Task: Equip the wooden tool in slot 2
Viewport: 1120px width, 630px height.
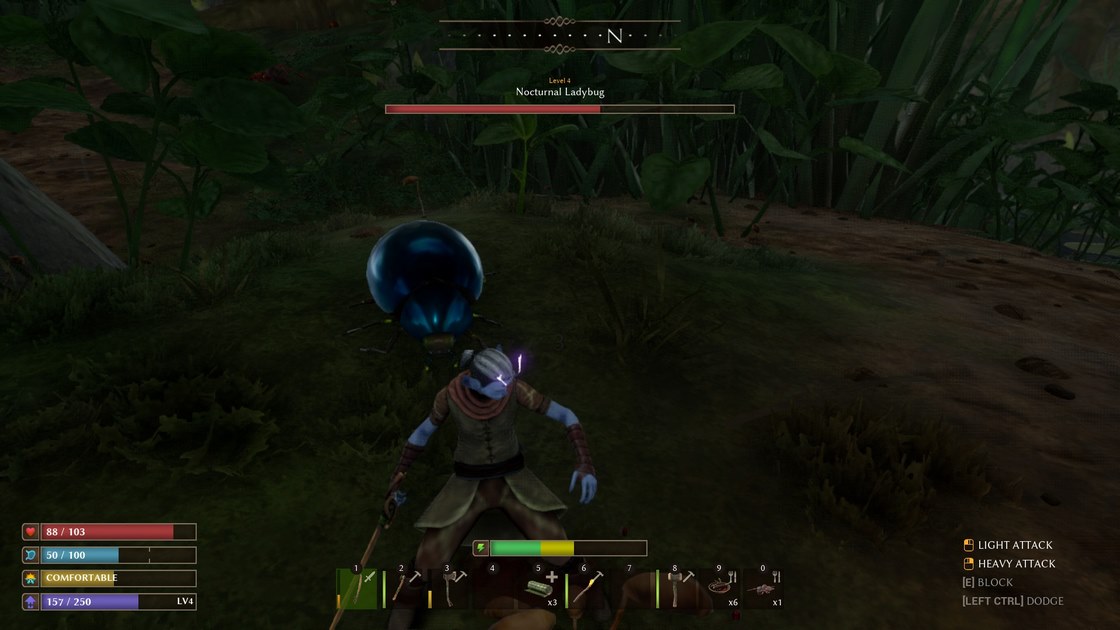Action: tap(405, 588)
